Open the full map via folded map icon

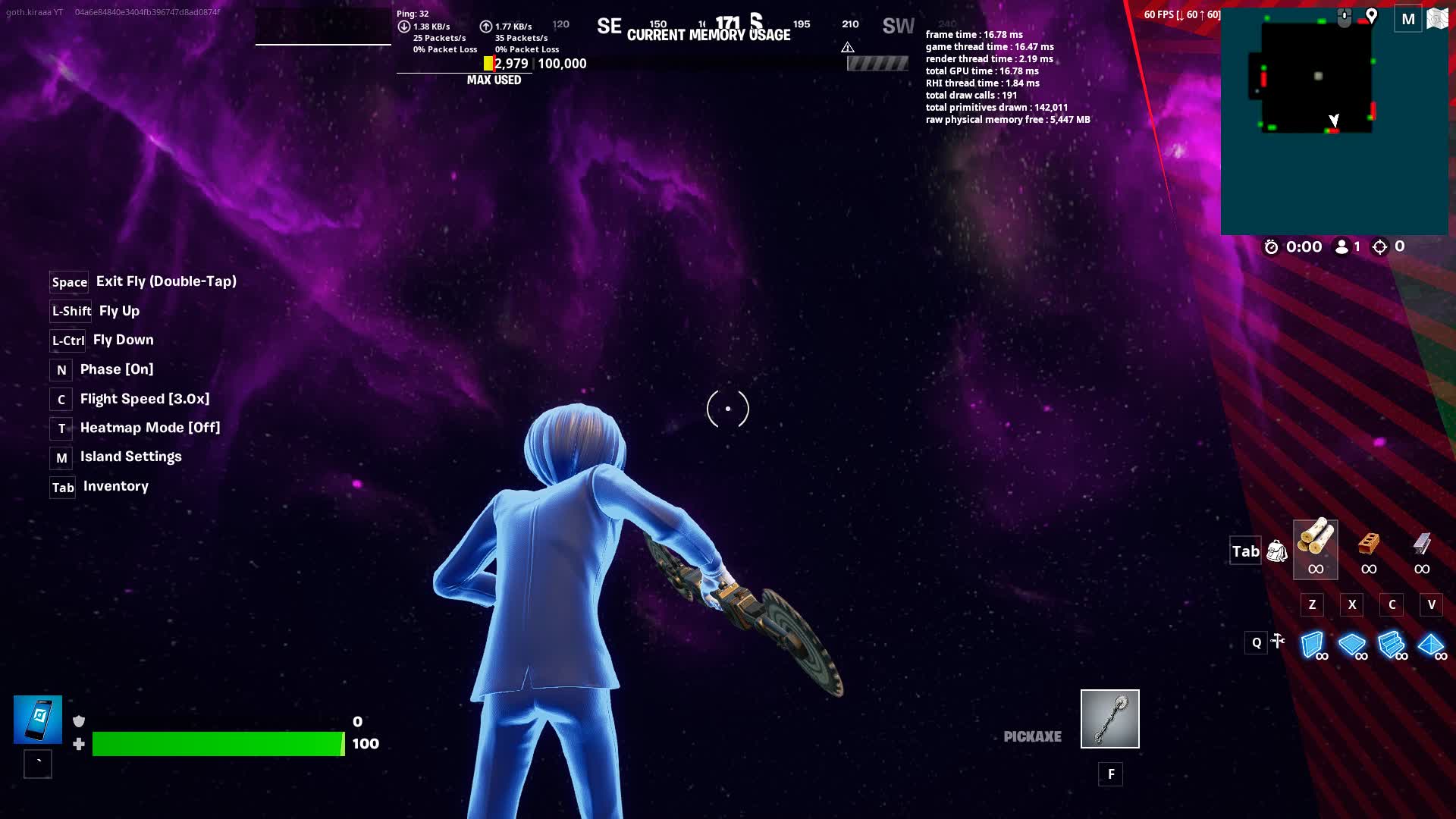pos(1437,19)
